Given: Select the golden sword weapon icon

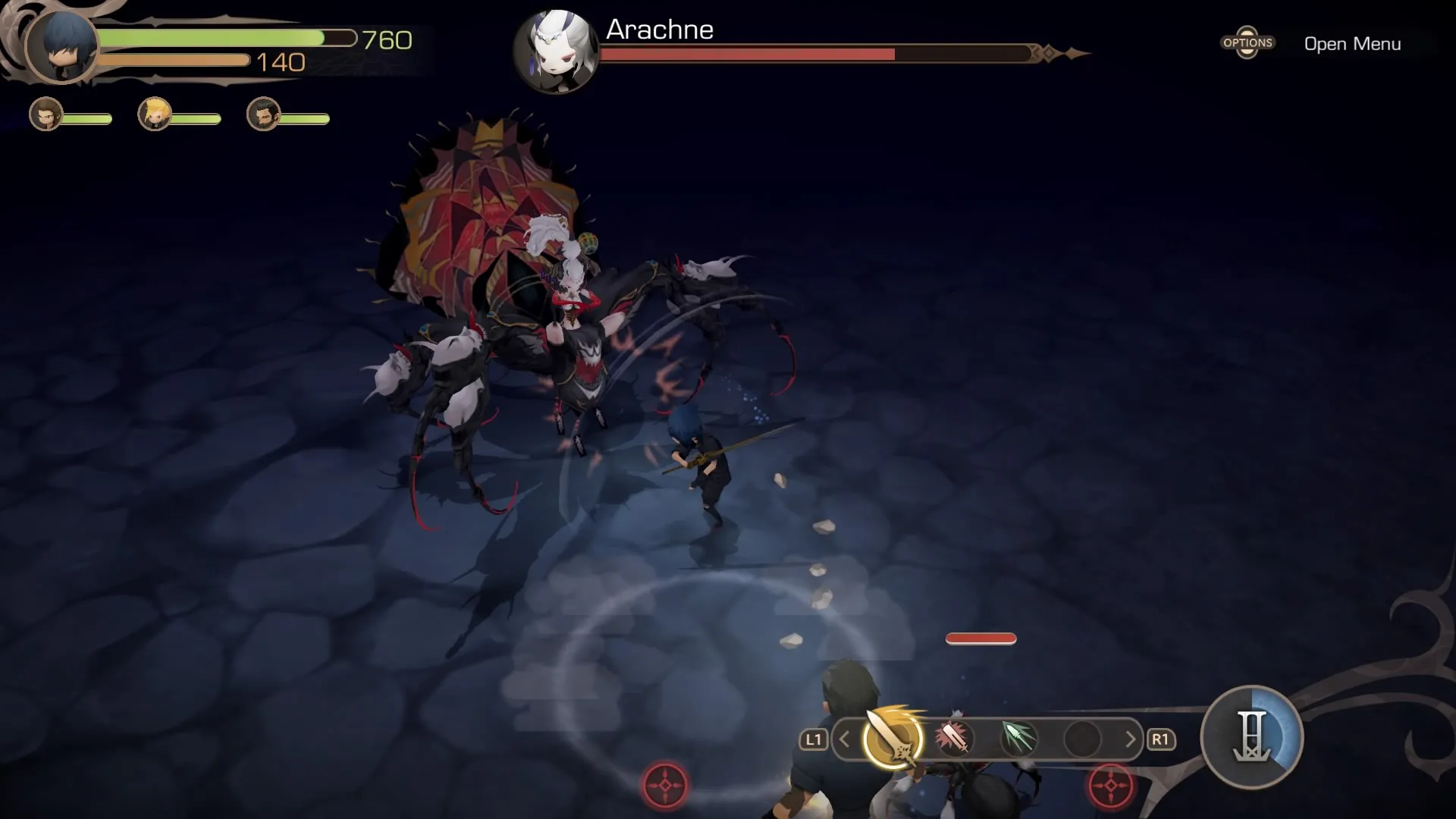Looking at the screenshot, I should (893, 739).
